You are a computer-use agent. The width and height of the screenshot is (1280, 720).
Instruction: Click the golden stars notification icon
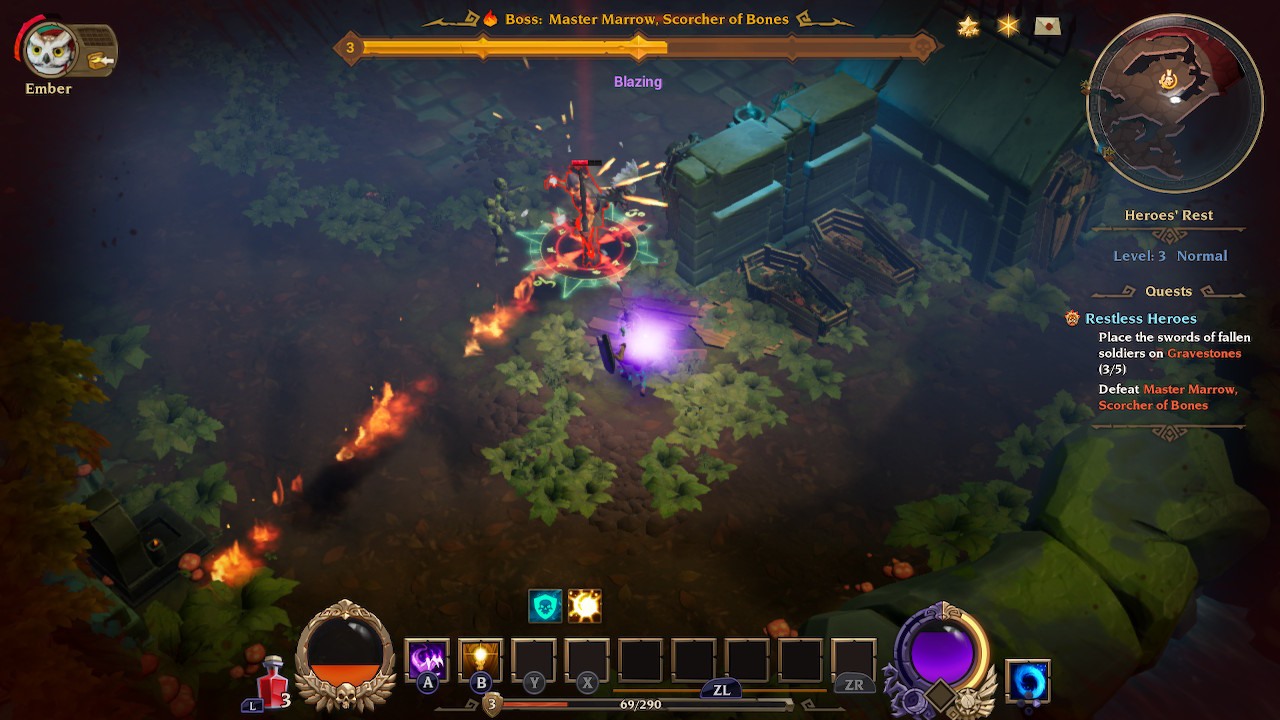click(x=968, y=25)
